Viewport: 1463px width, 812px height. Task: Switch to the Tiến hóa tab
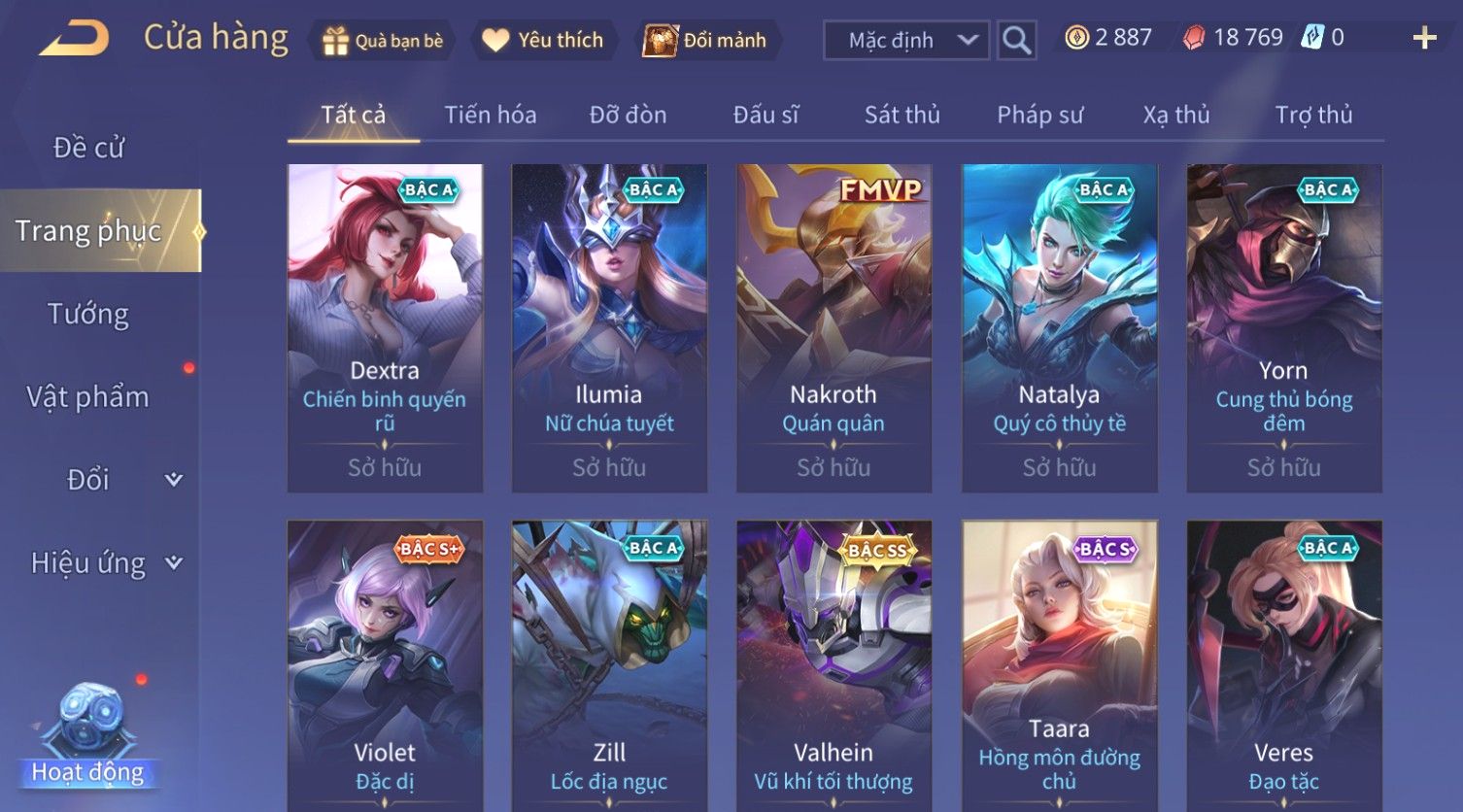490,115
